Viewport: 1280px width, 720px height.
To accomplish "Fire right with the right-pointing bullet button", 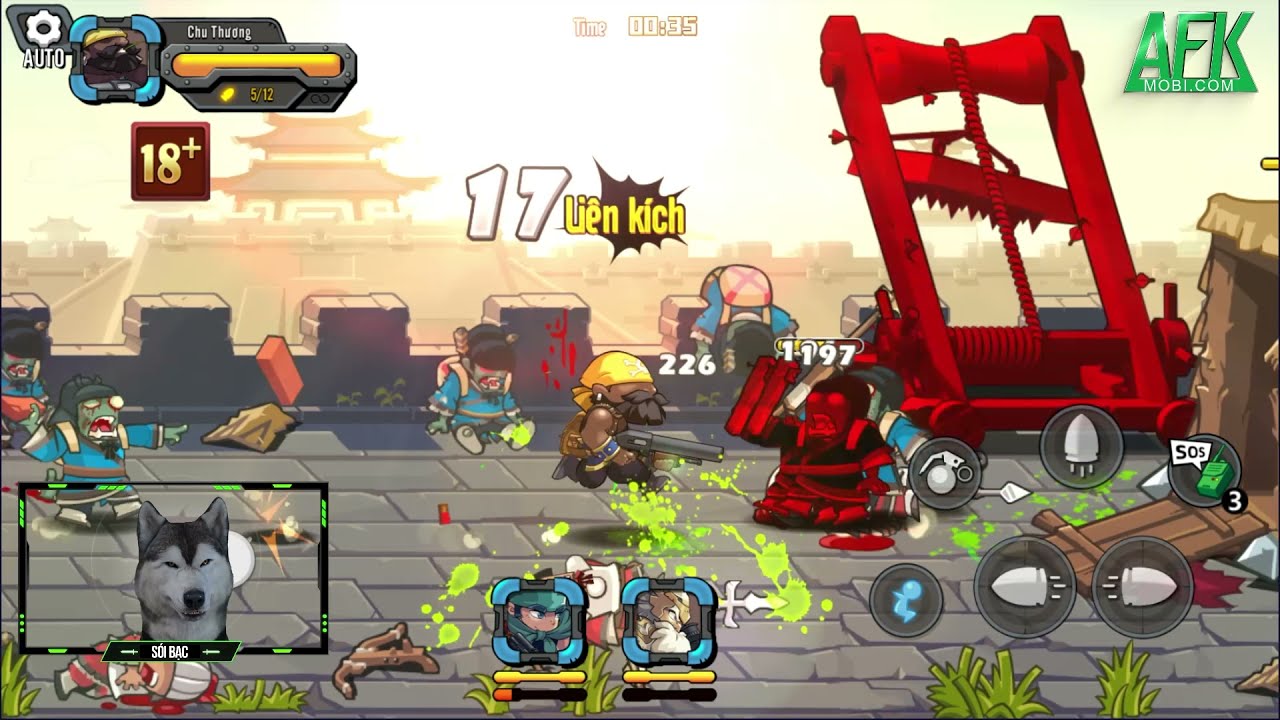I will (x=1143, y=587).
